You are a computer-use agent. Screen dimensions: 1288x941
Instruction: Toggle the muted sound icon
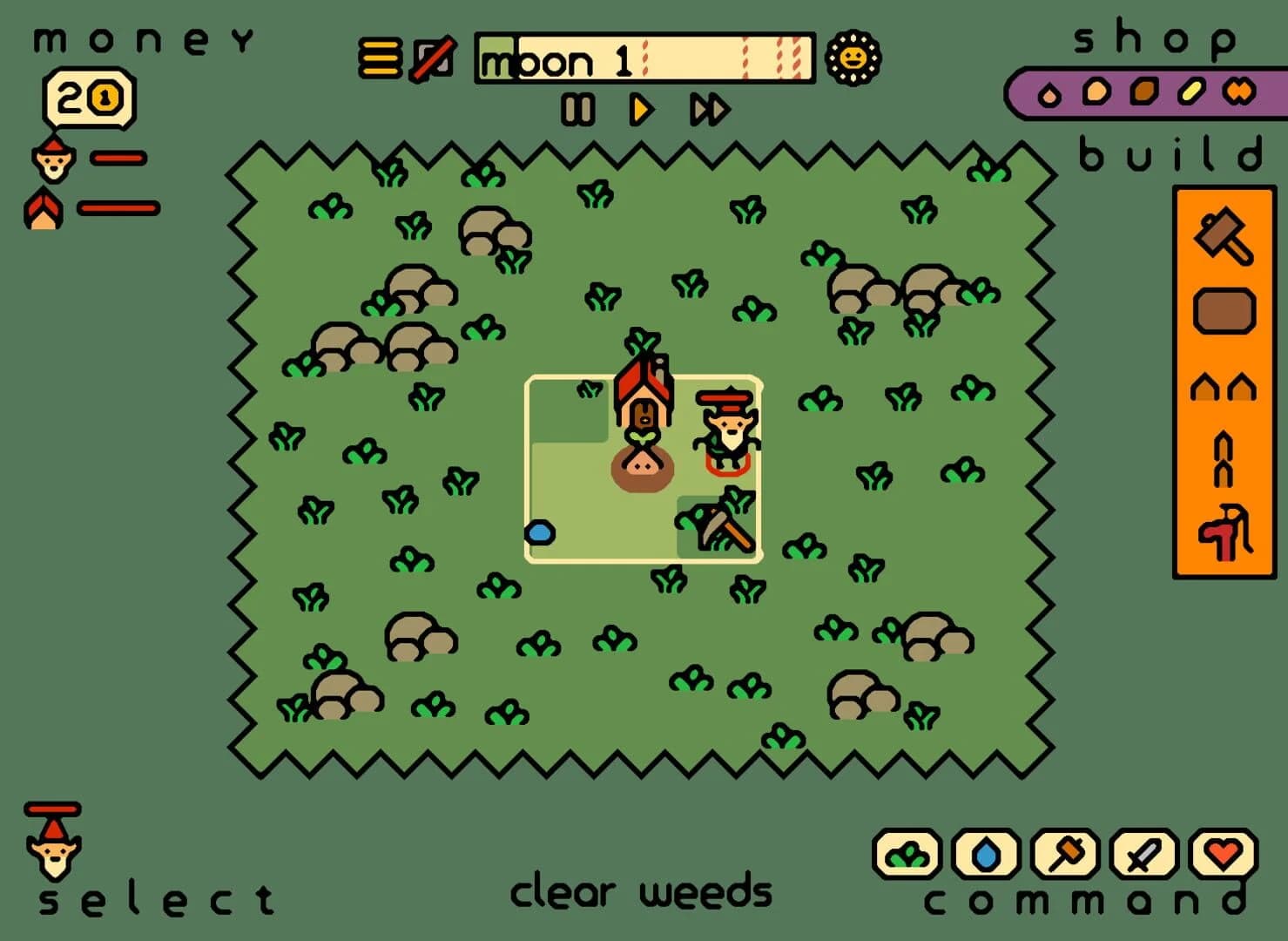tap(433, 59)
